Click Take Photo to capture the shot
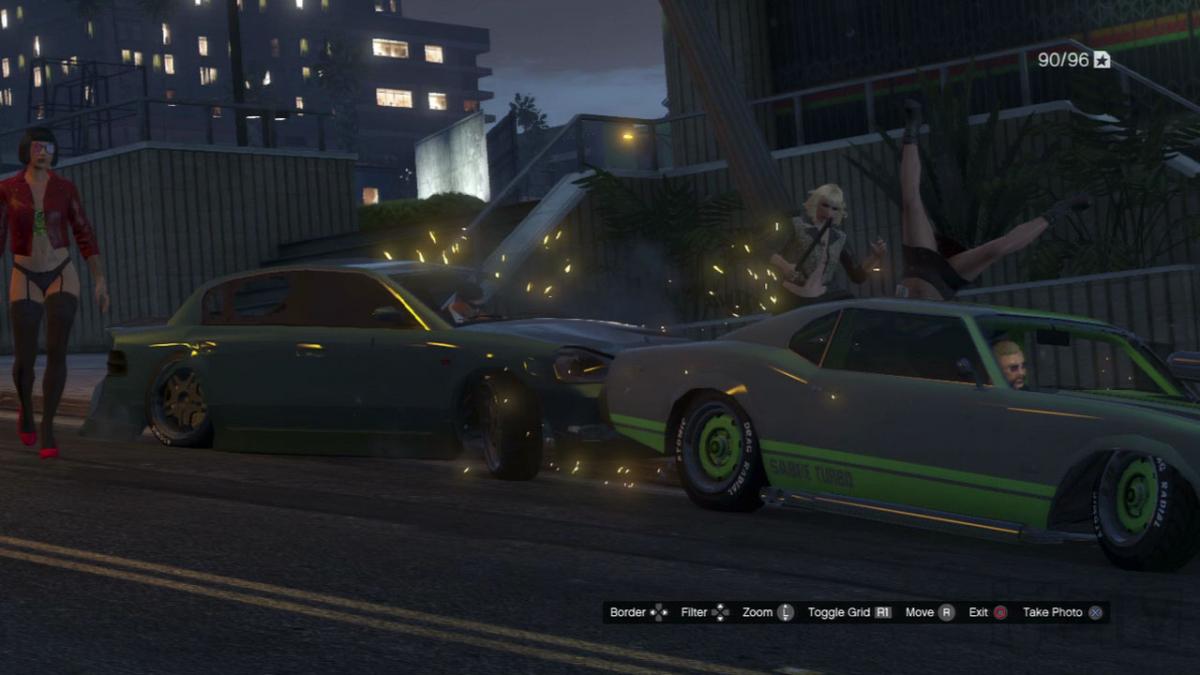This screenshot has height=675, width=1200. (1062, 612)
